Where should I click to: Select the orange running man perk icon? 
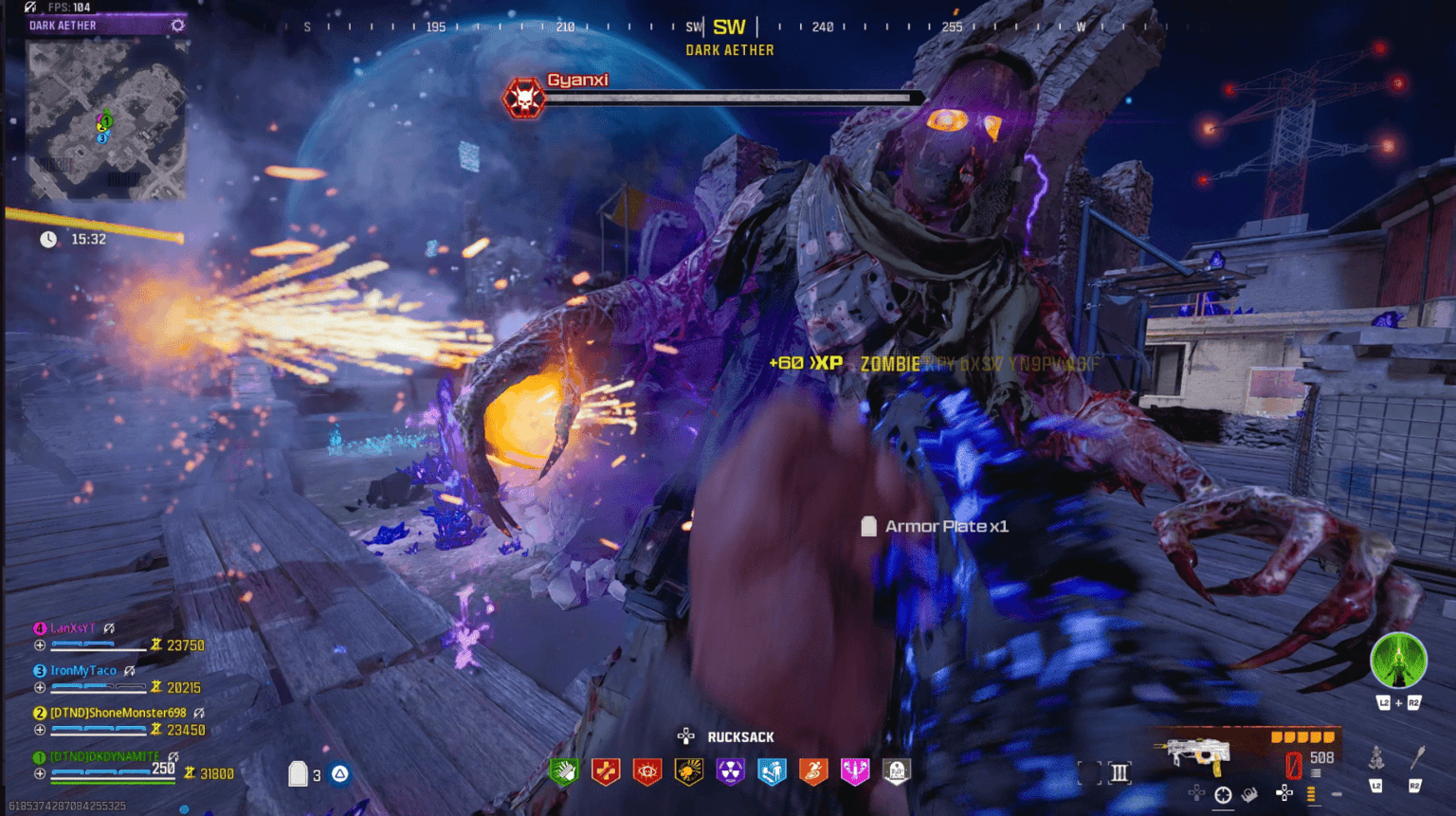tap(813, 771)
